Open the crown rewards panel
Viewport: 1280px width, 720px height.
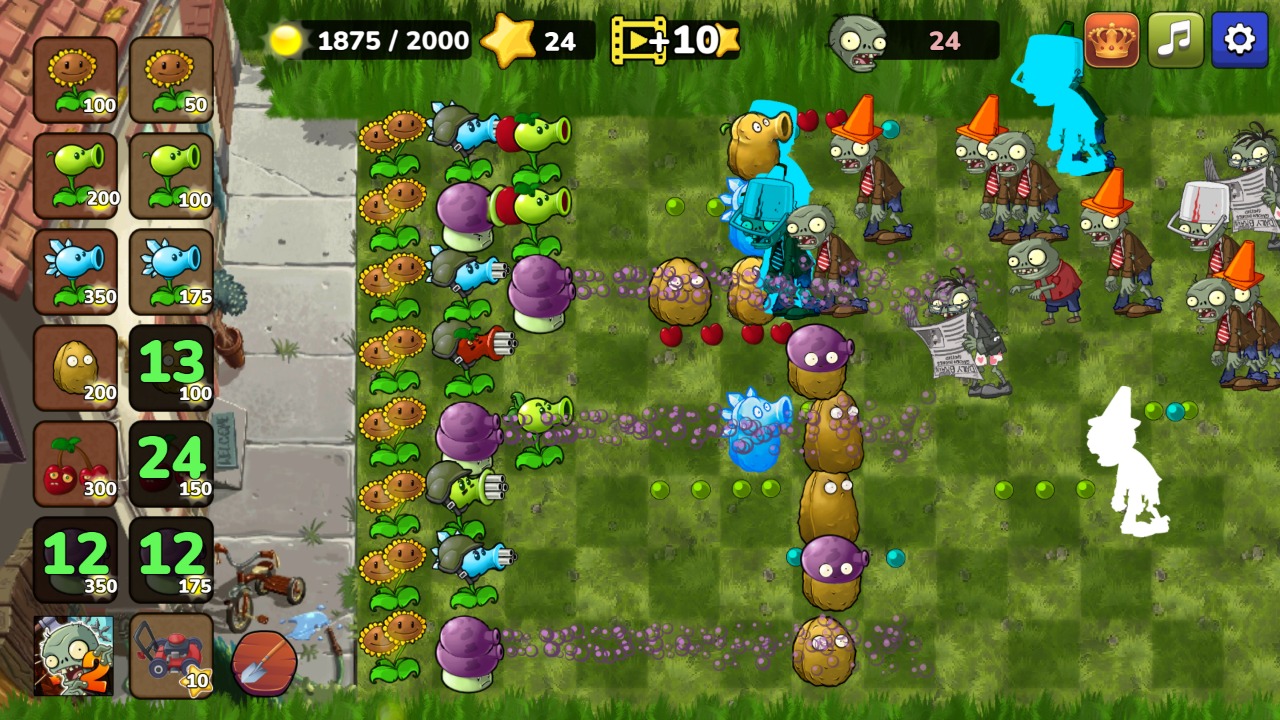pyautogui.click(x=1110, y=40)
